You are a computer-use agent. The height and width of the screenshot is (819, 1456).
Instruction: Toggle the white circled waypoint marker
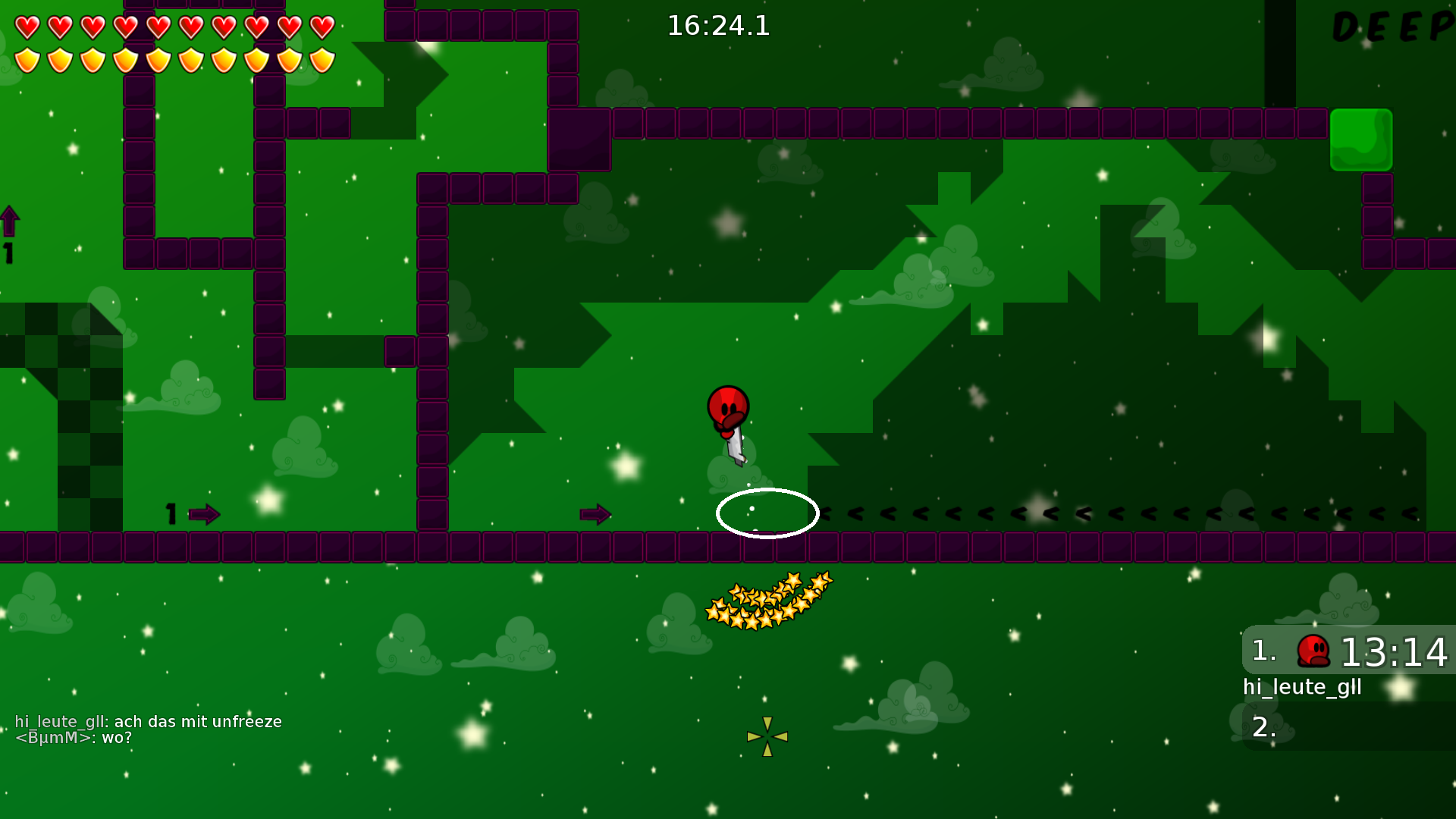[767, 513]
